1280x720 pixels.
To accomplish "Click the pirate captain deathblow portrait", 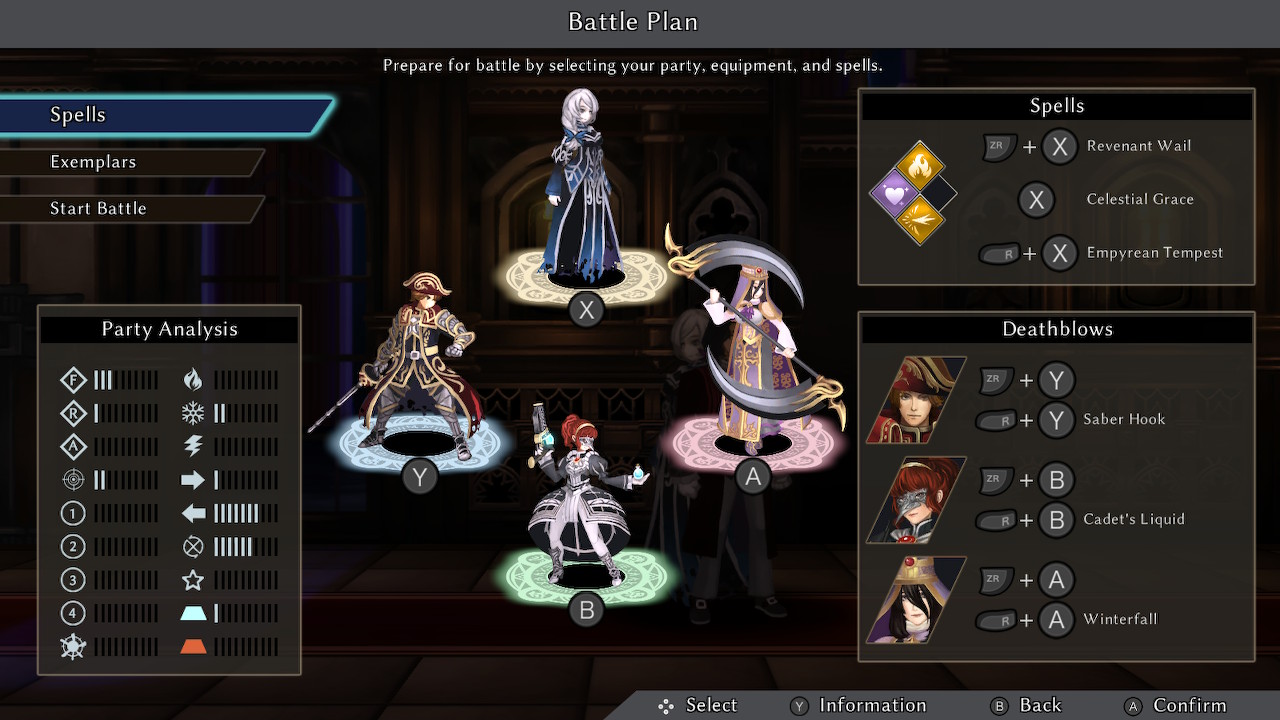I will click(x=916, y=400).
